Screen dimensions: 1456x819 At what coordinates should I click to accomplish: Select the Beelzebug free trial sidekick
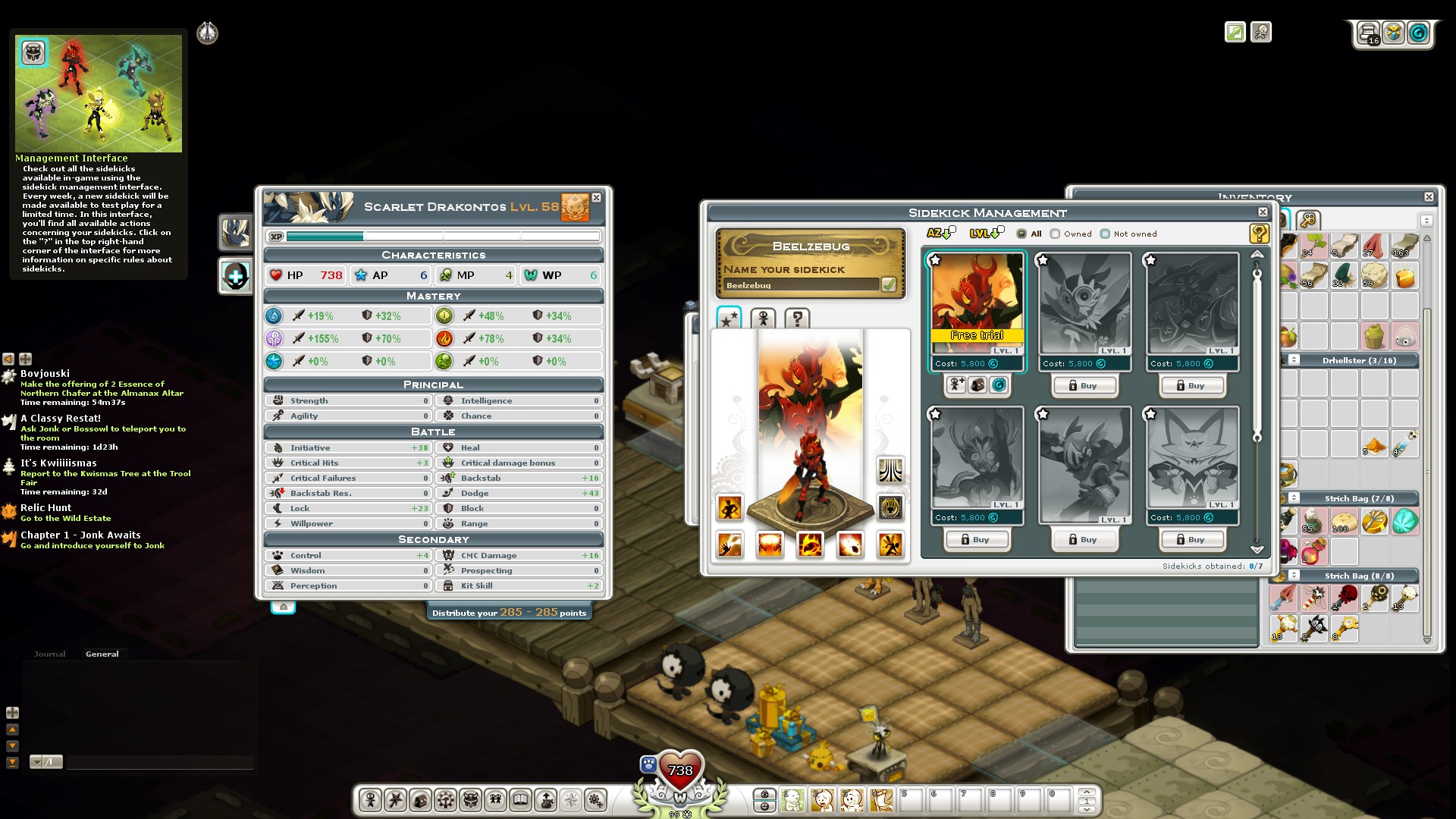pyautogui.click(x=977, y=303)
